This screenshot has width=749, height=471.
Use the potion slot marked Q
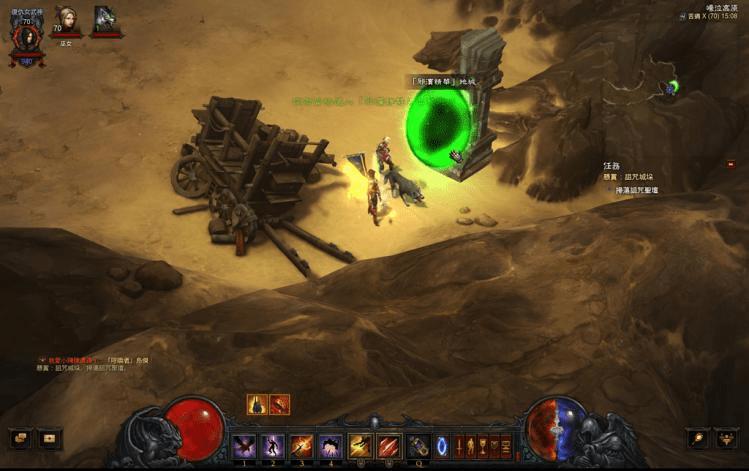click(x=418, y=446)
